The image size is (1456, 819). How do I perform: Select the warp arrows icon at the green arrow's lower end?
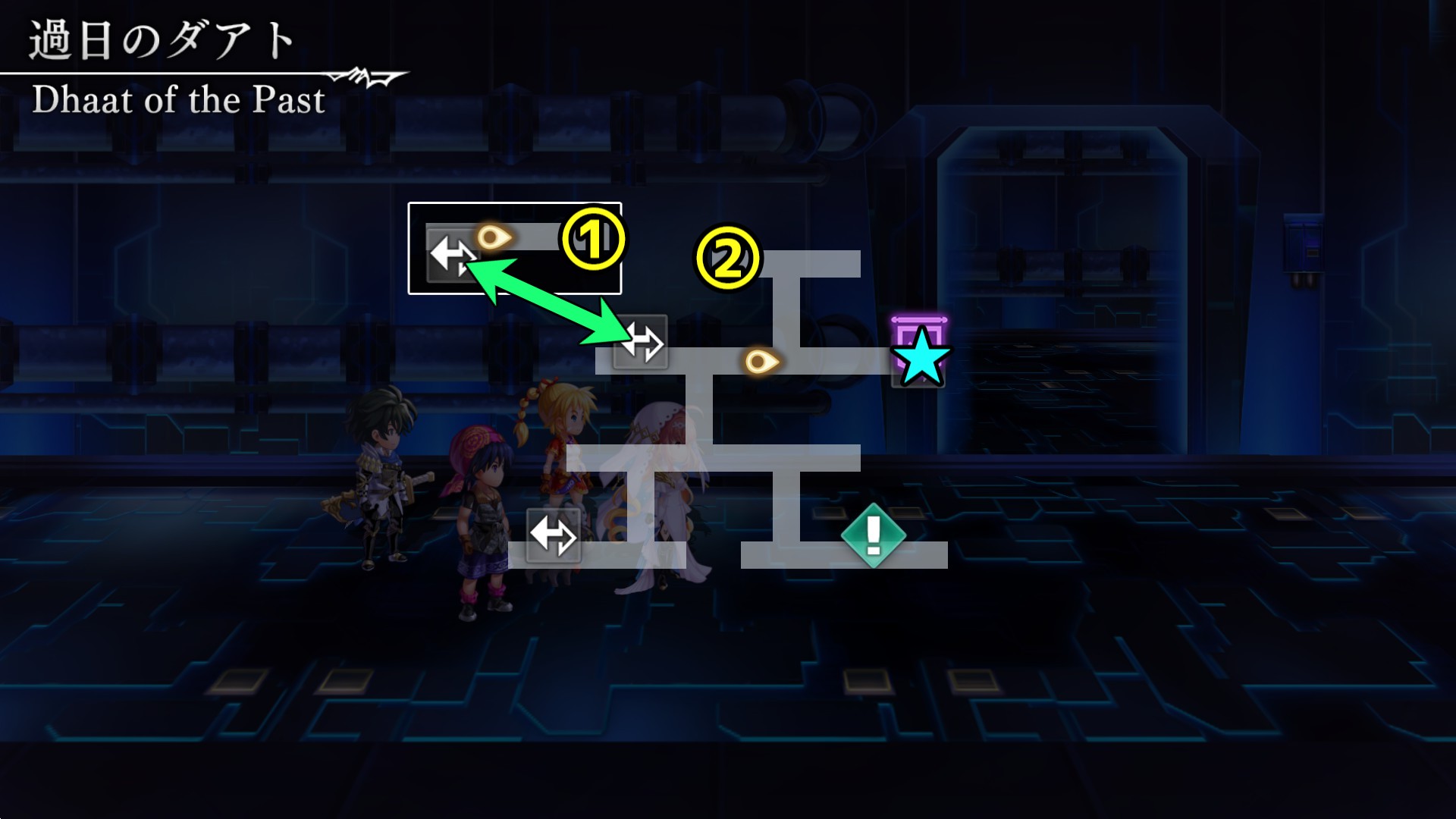[x=641, y=341]
